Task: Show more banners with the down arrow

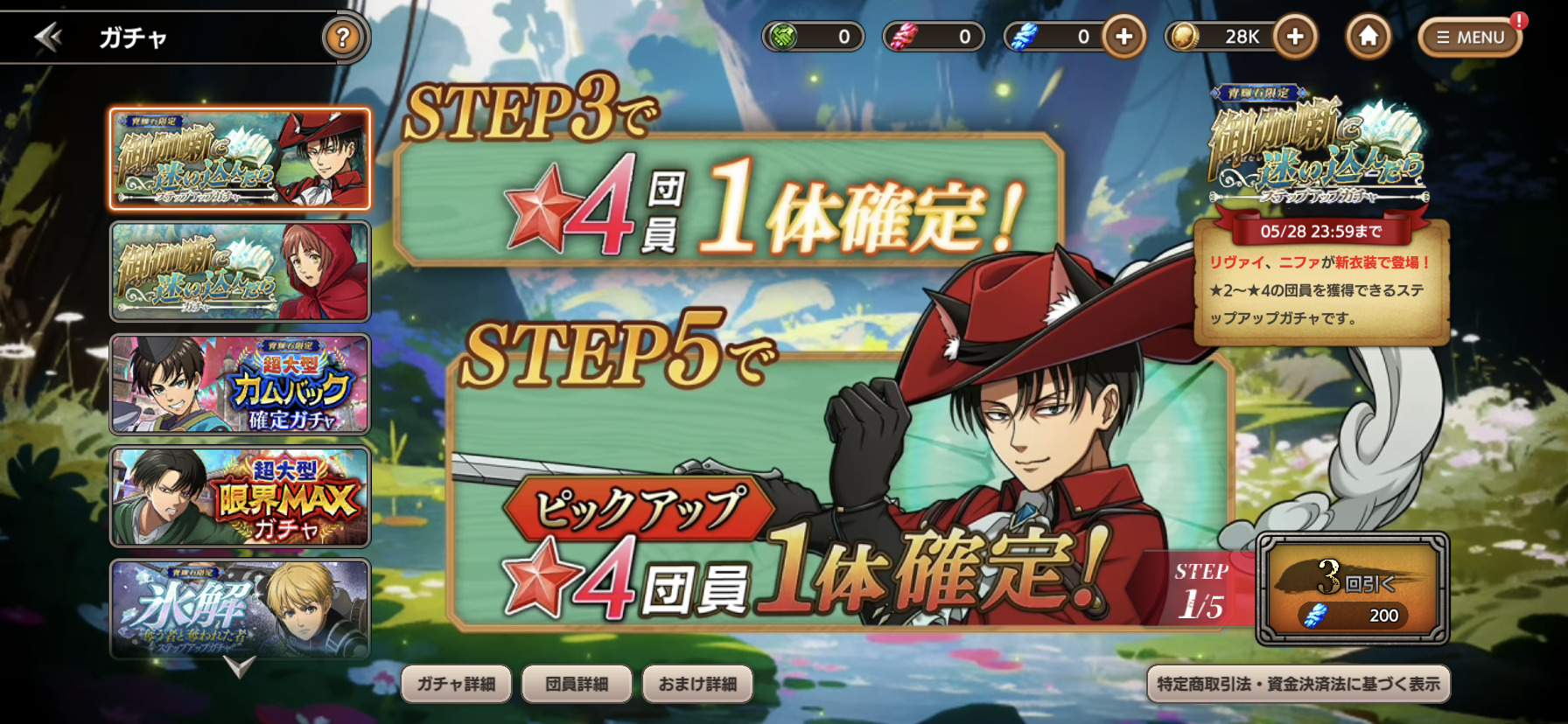Action: click(239, 667)
